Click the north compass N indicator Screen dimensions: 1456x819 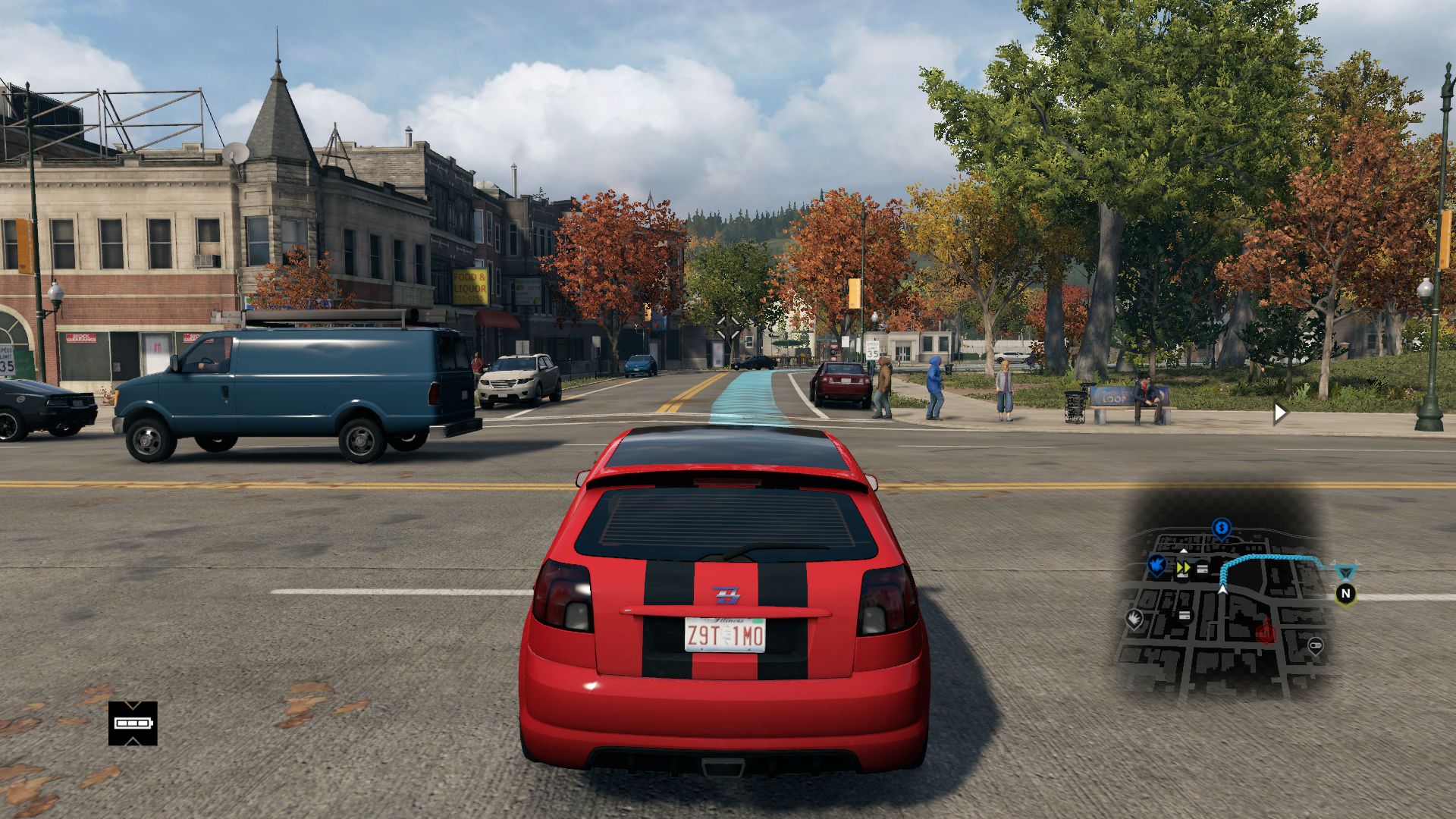(1346, 593)
